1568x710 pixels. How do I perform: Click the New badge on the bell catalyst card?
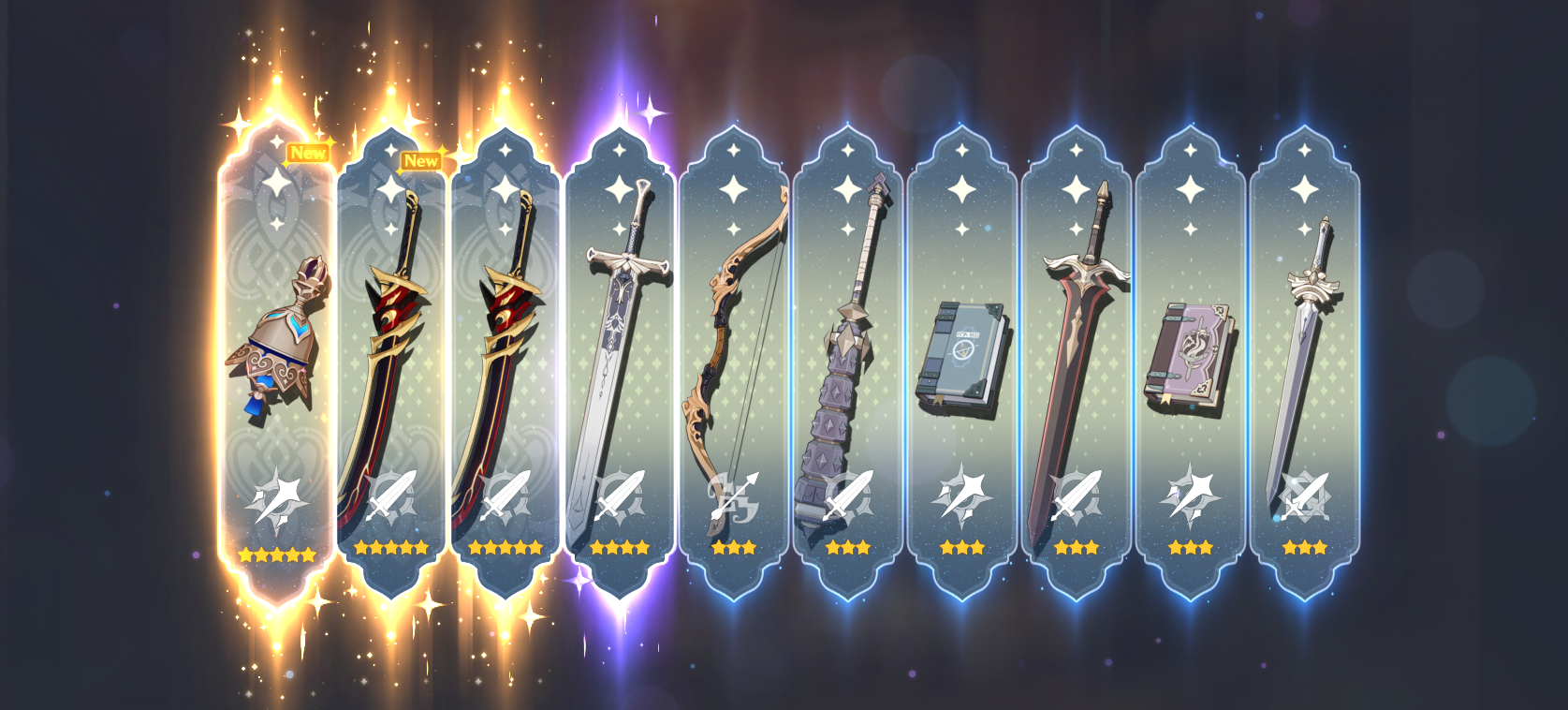tap(307, 153)
